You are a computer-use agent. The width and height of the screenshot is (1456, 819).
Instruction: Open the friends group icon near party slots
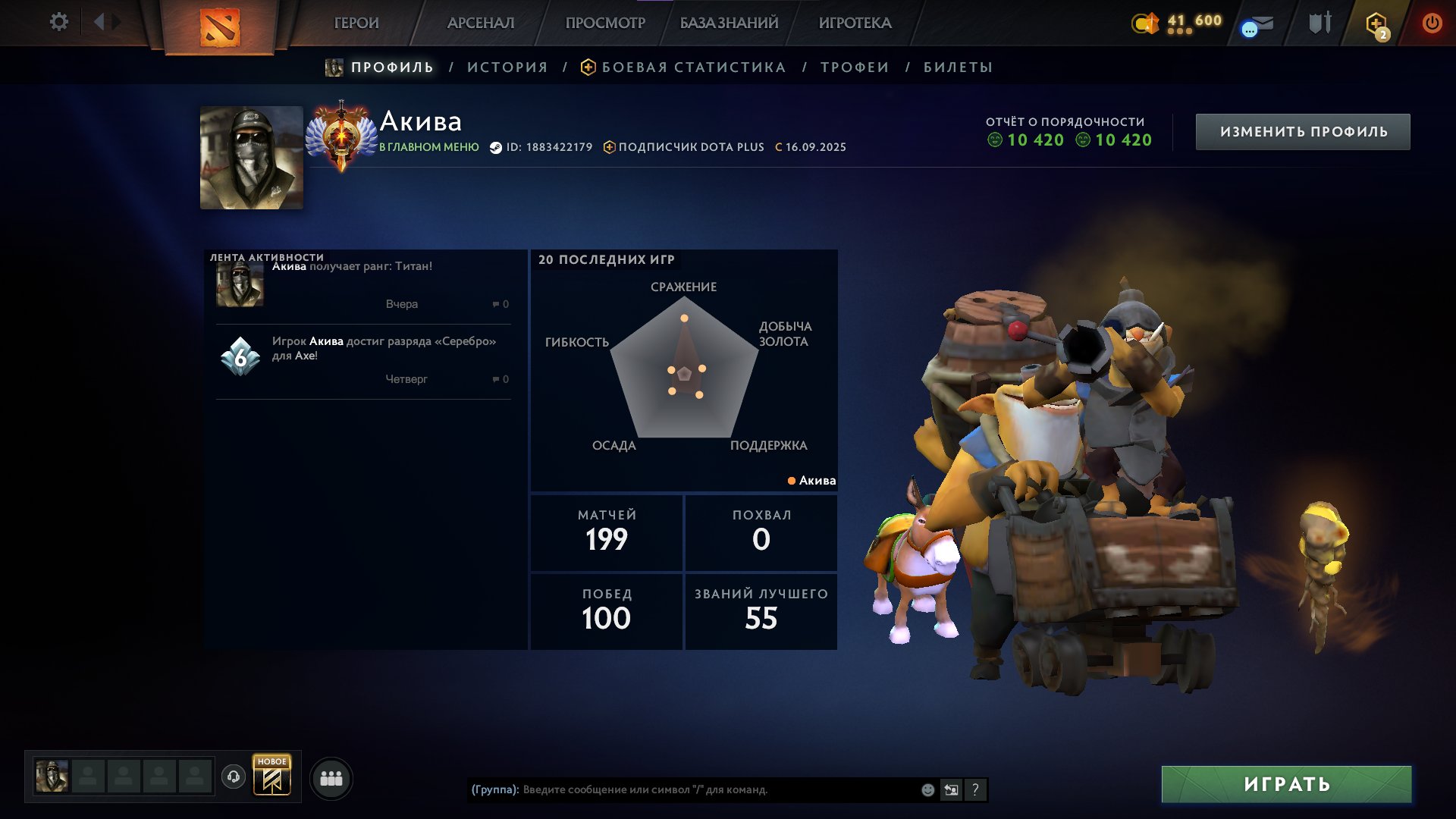coord(331,777)
